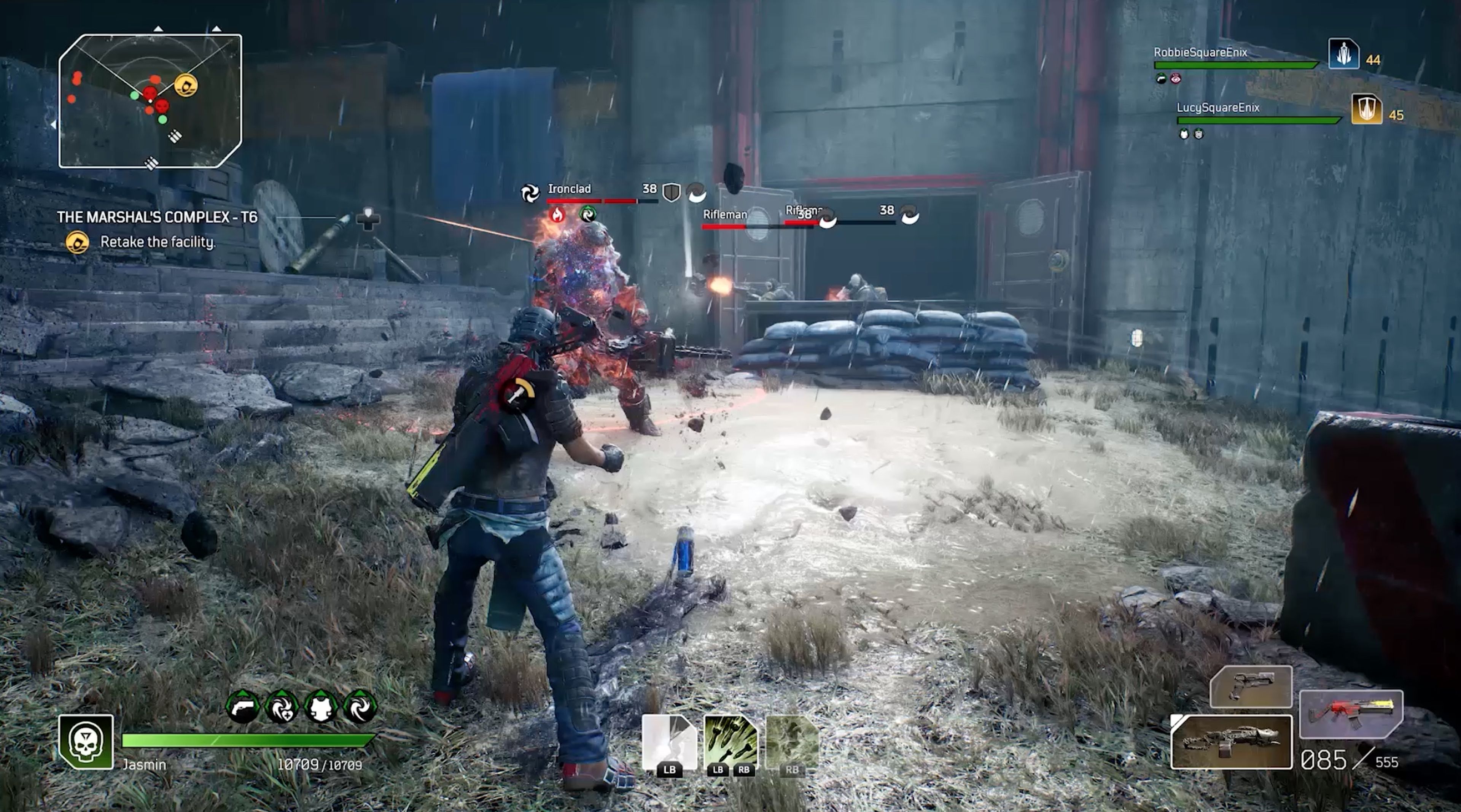
Task: Open the minimap in the corner
Action: click(x=150, y=101)
